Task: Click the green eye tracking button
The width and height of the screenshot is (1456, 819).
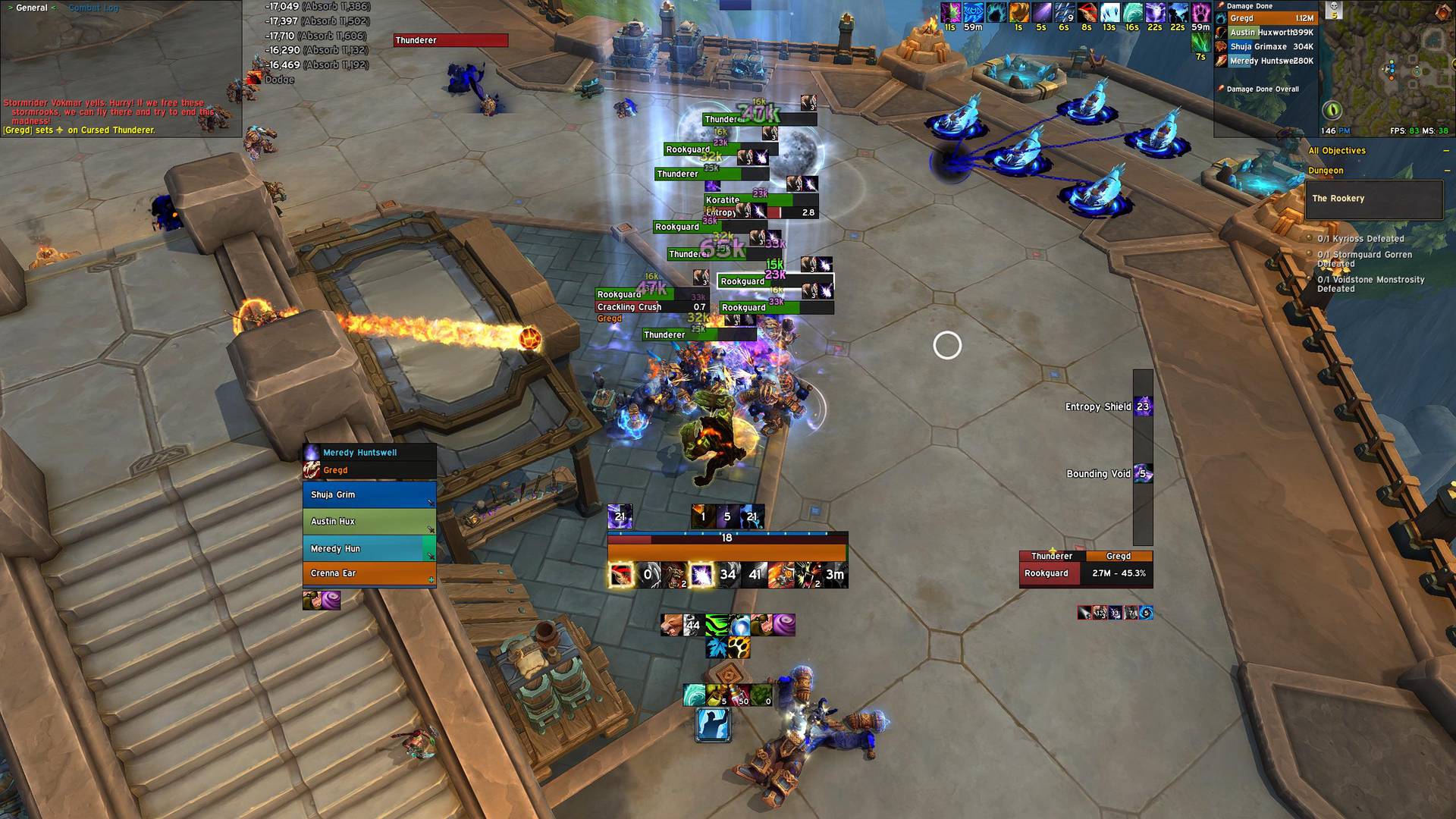Action: [x=1332, y=111]
